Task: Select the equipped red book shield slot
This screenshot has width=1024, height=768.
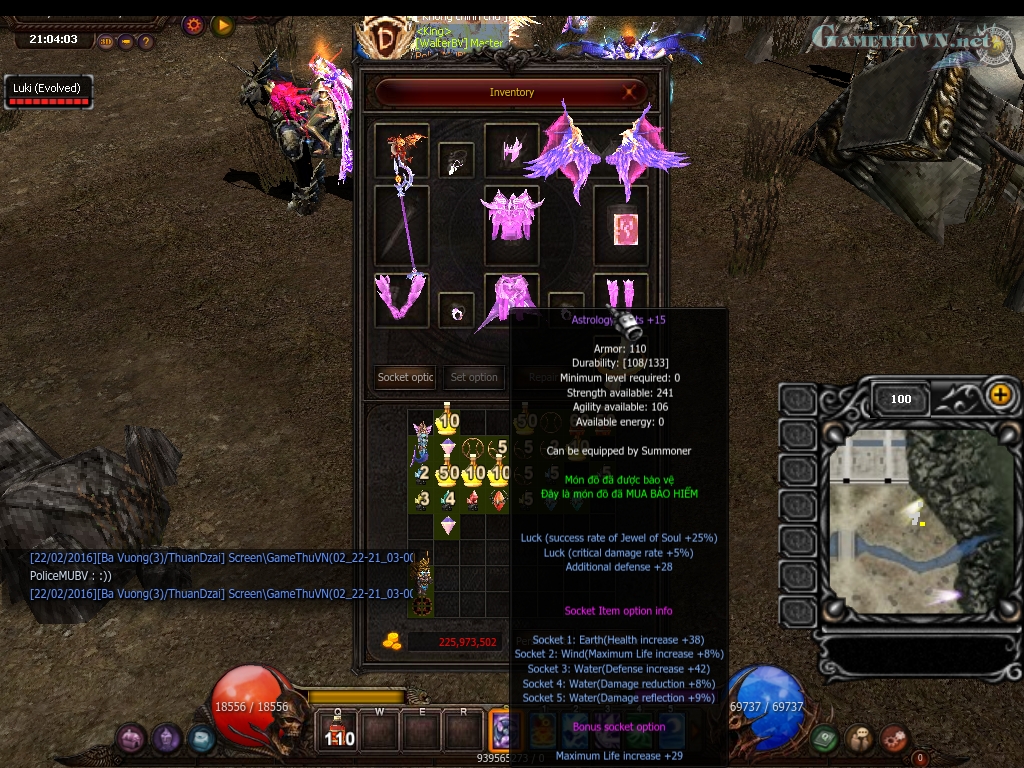Action: 622,226
